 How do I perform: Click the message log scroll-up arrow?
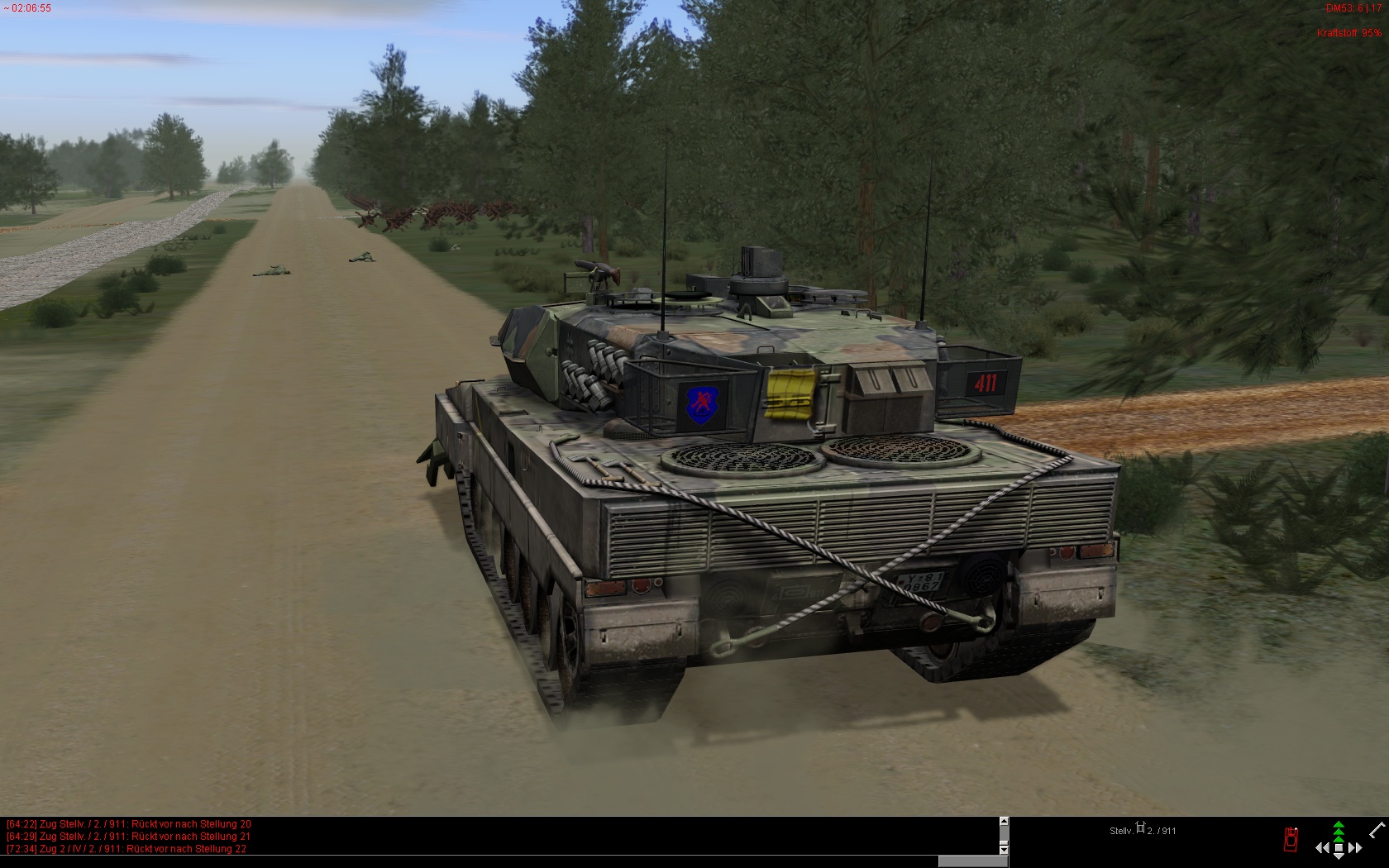(1004, 822)
